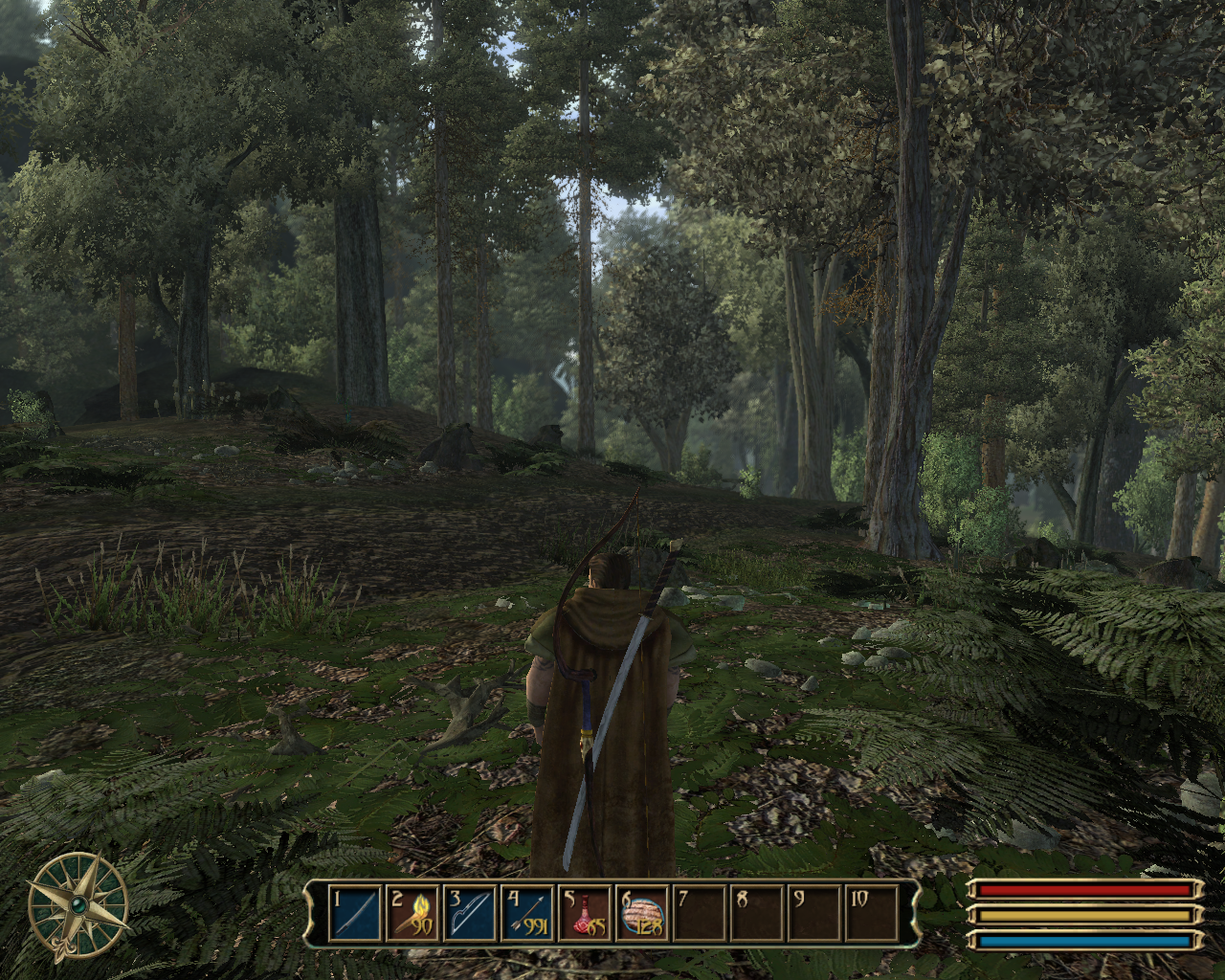The width and height of the screenshot is (1225, 980).
Task: Drink the red potion in slot 5
Action: click(x=585, y=914)
